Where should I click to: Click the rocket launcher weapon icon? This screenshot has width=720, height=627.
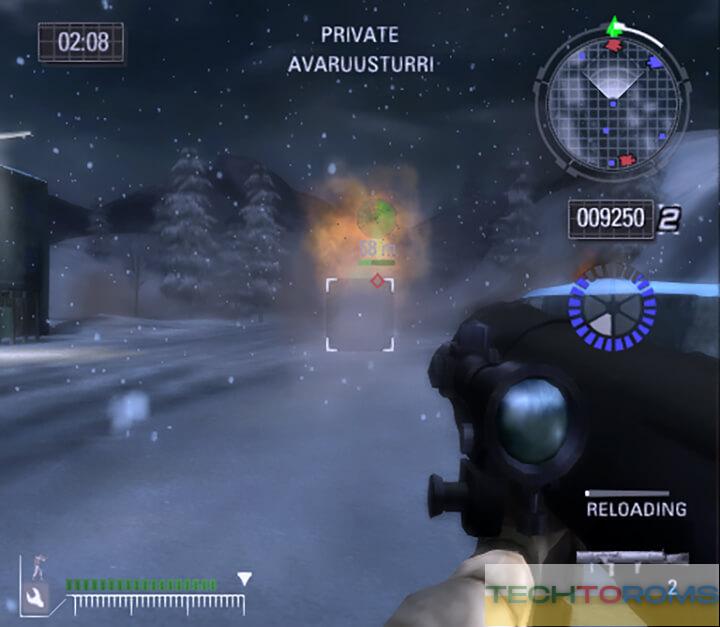pyautogui.click(x=632, y=556)
